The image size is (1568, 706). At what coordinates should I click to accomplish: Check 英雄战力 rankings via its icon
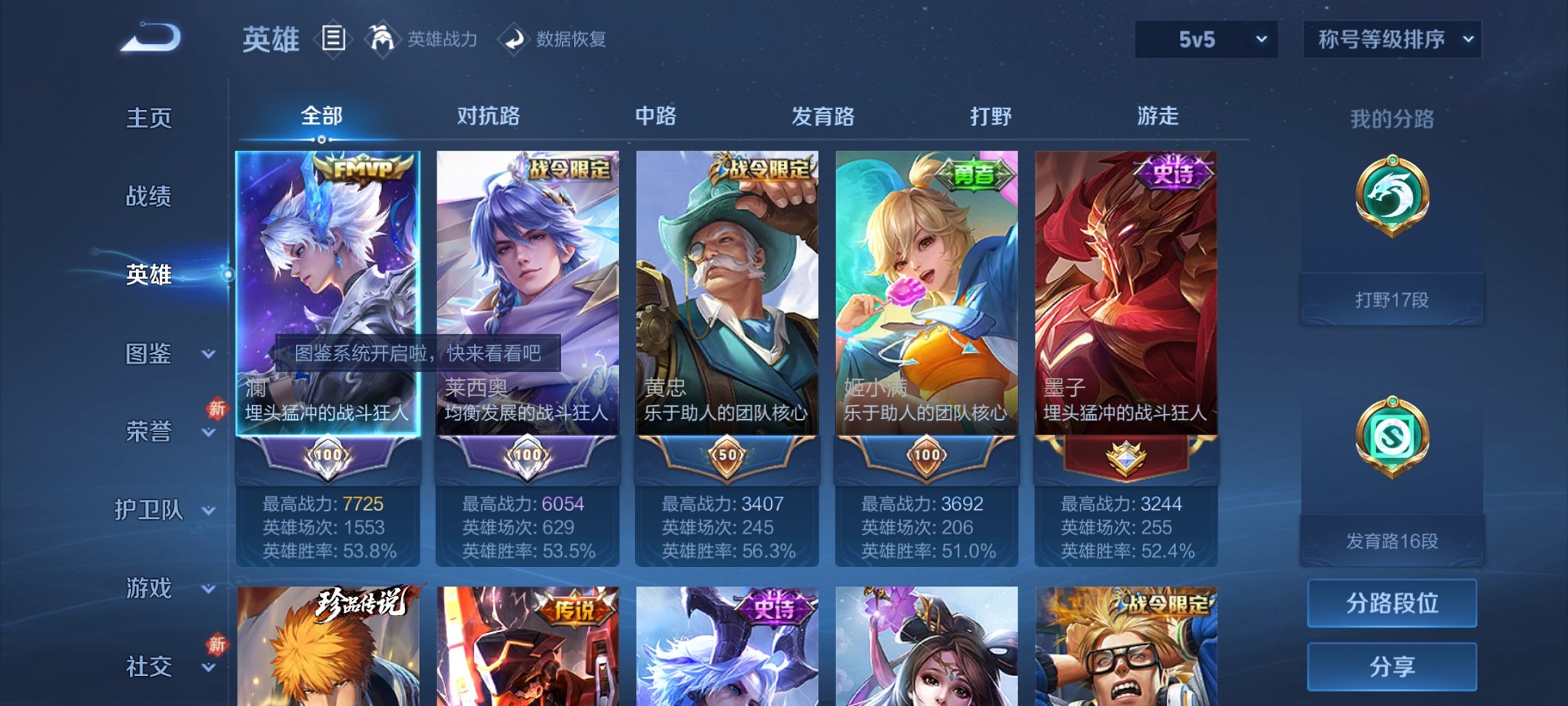pos(383,38)
